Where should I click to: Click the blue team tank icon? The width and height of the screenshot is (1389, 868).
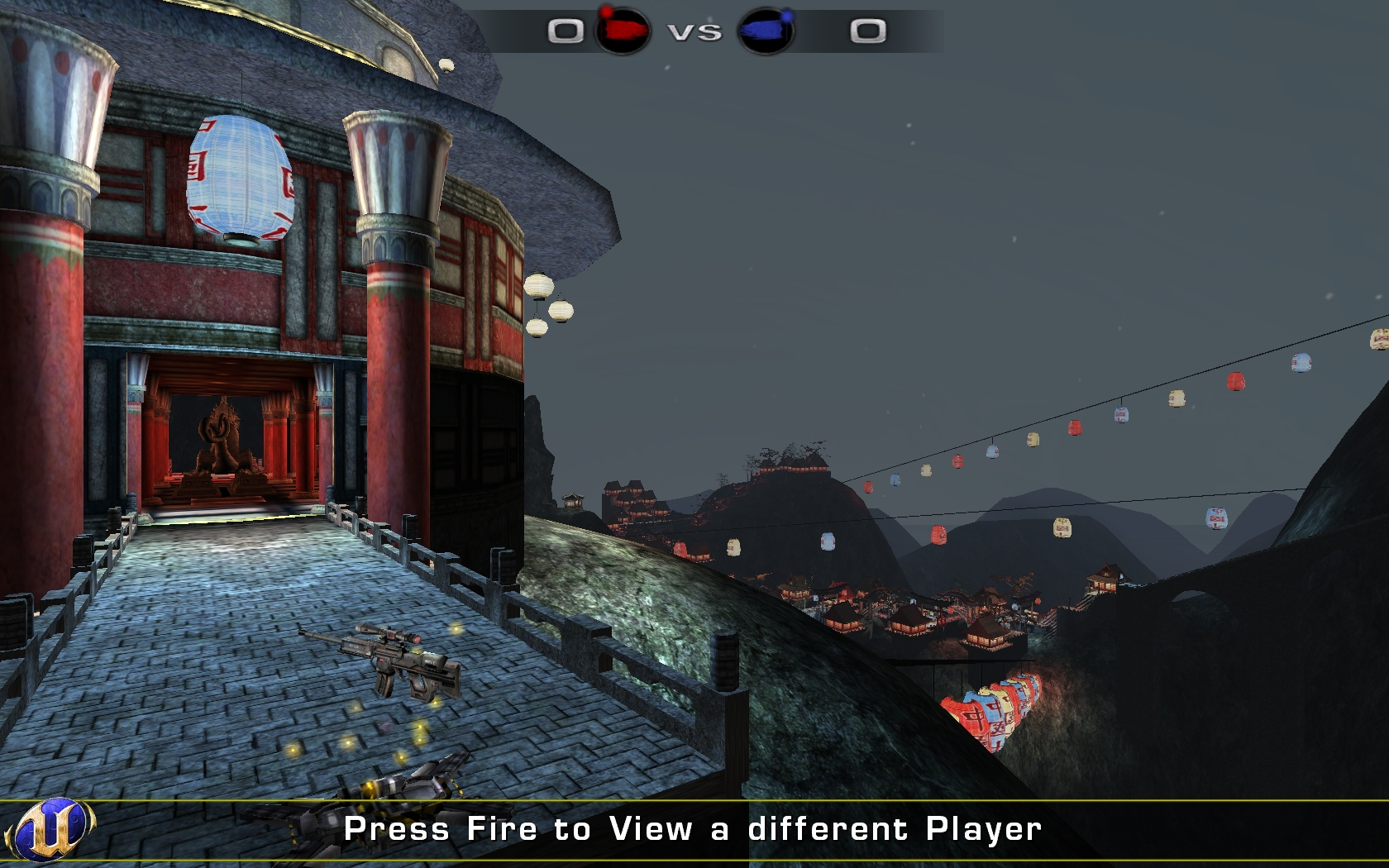pos(765,32)
